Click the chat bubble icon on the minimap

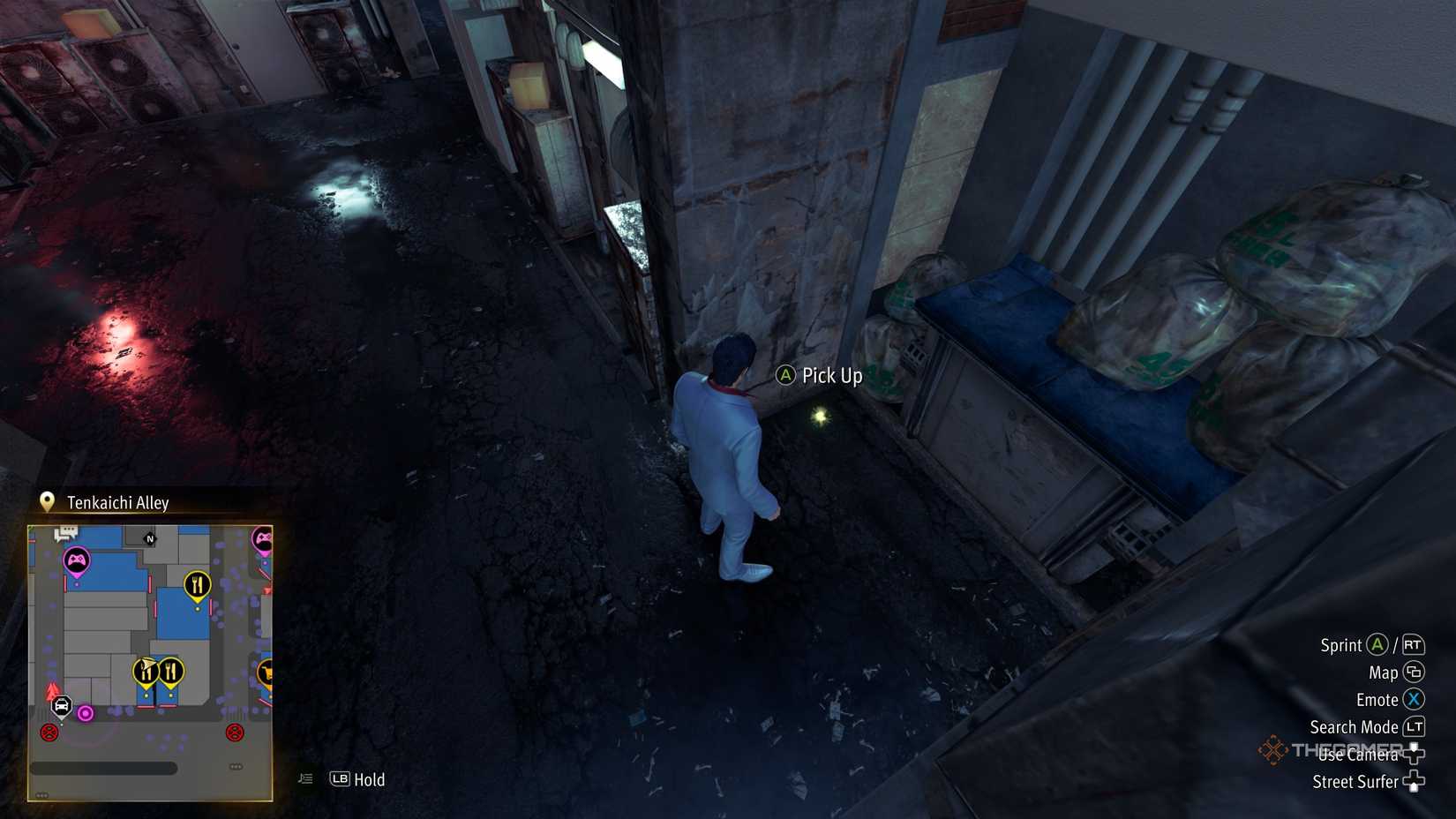click(64, 532)
